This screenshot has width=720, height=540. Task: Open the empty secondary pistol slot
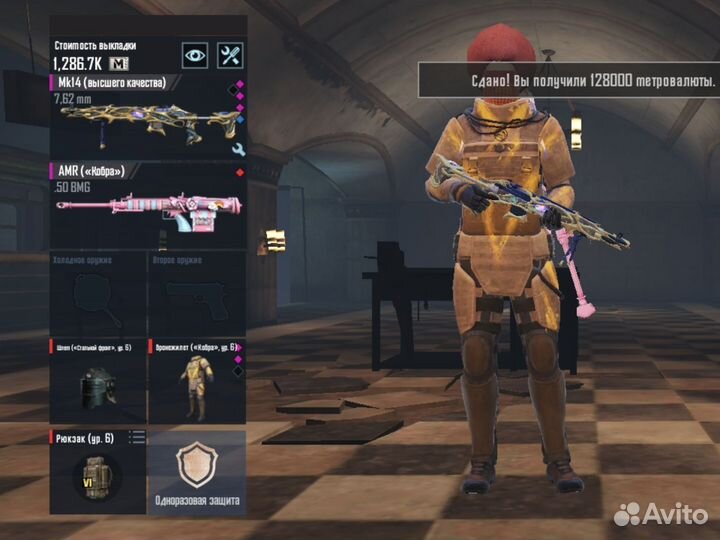[x=196, y=292]
